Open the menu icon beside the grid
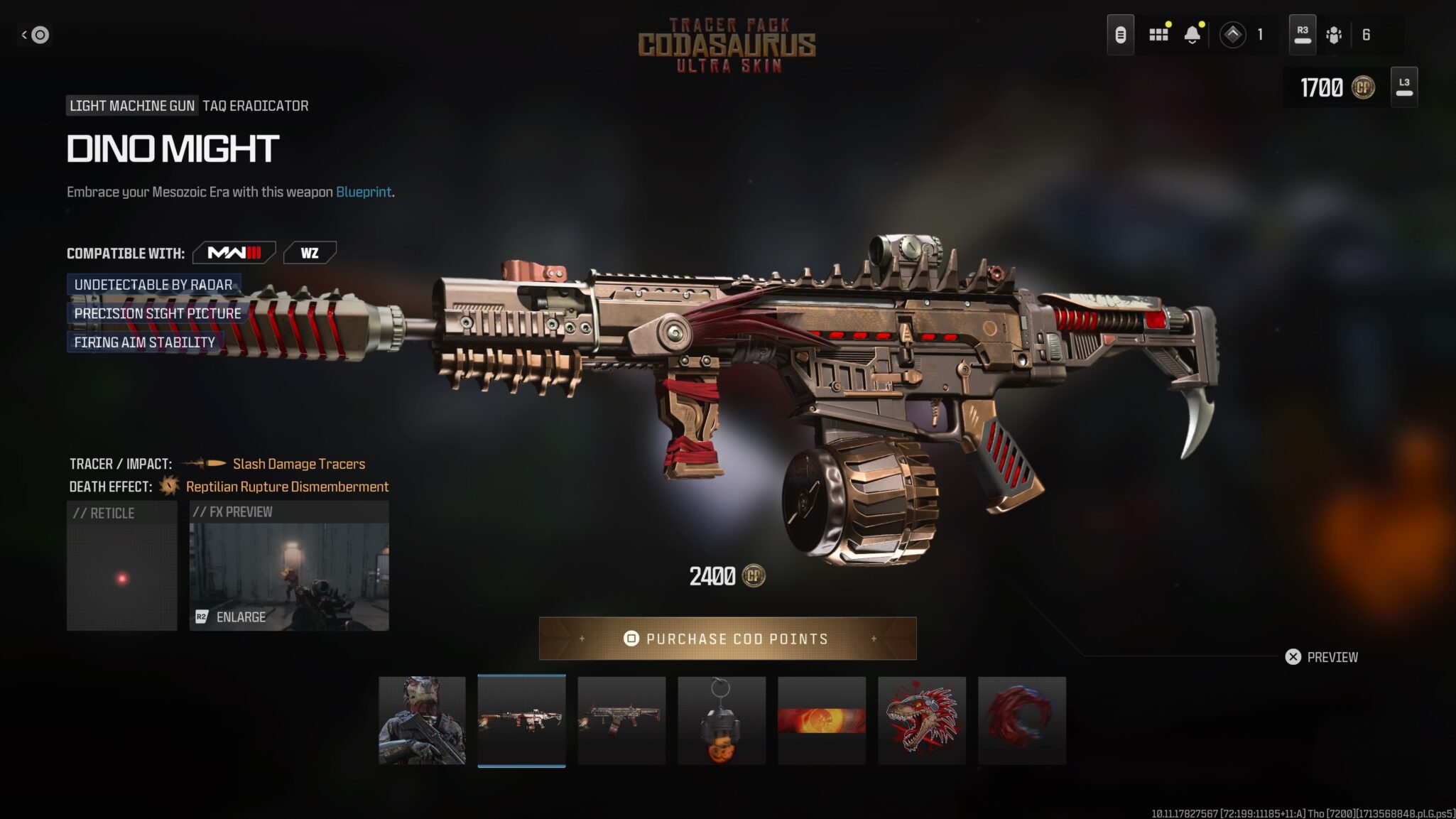 pos(1120,35)
